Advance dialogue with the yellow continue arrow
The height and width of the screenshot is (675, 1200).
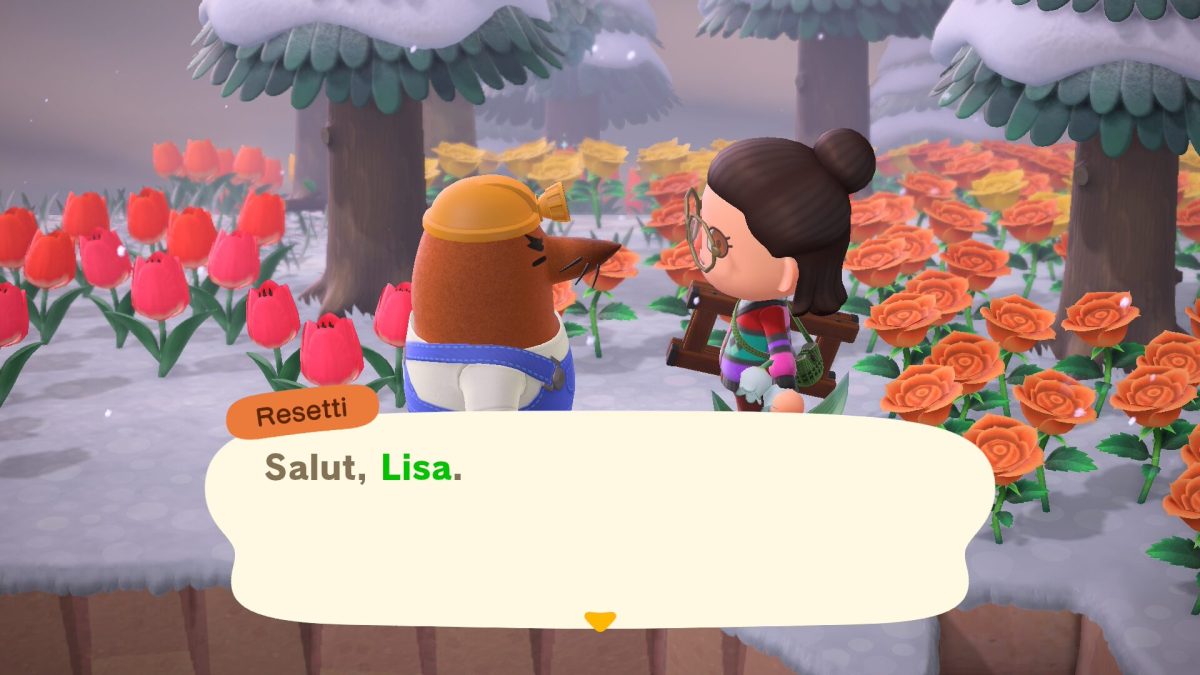click(x=599, y=621)
